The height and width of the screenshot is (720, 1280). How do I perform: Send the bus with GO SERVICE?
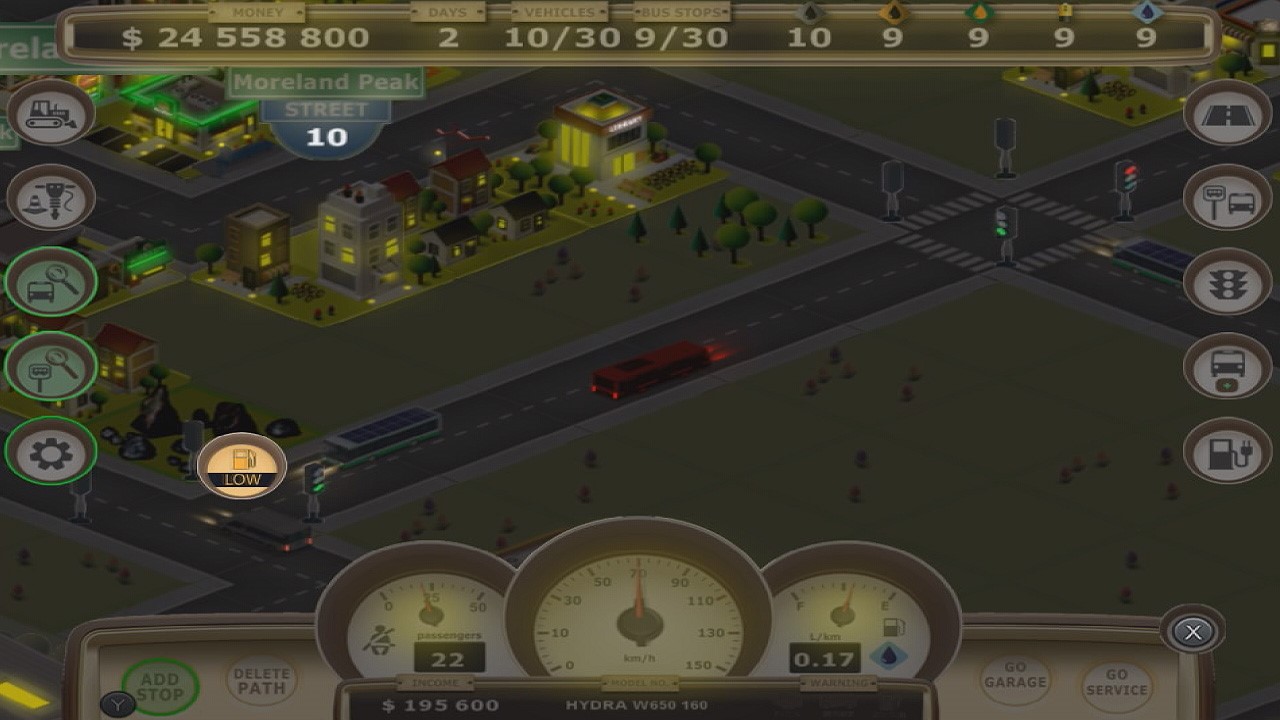pyautogui.click(x=1117, y=682)
